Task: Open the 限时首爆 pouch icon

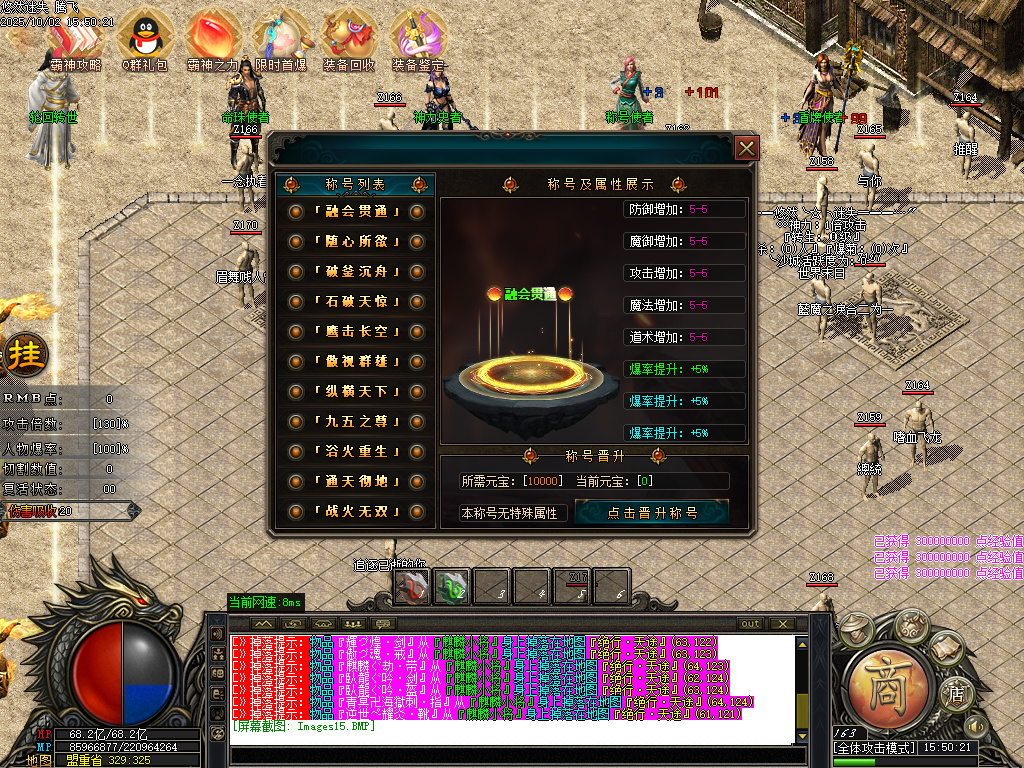Action: (x=280, y=37)
